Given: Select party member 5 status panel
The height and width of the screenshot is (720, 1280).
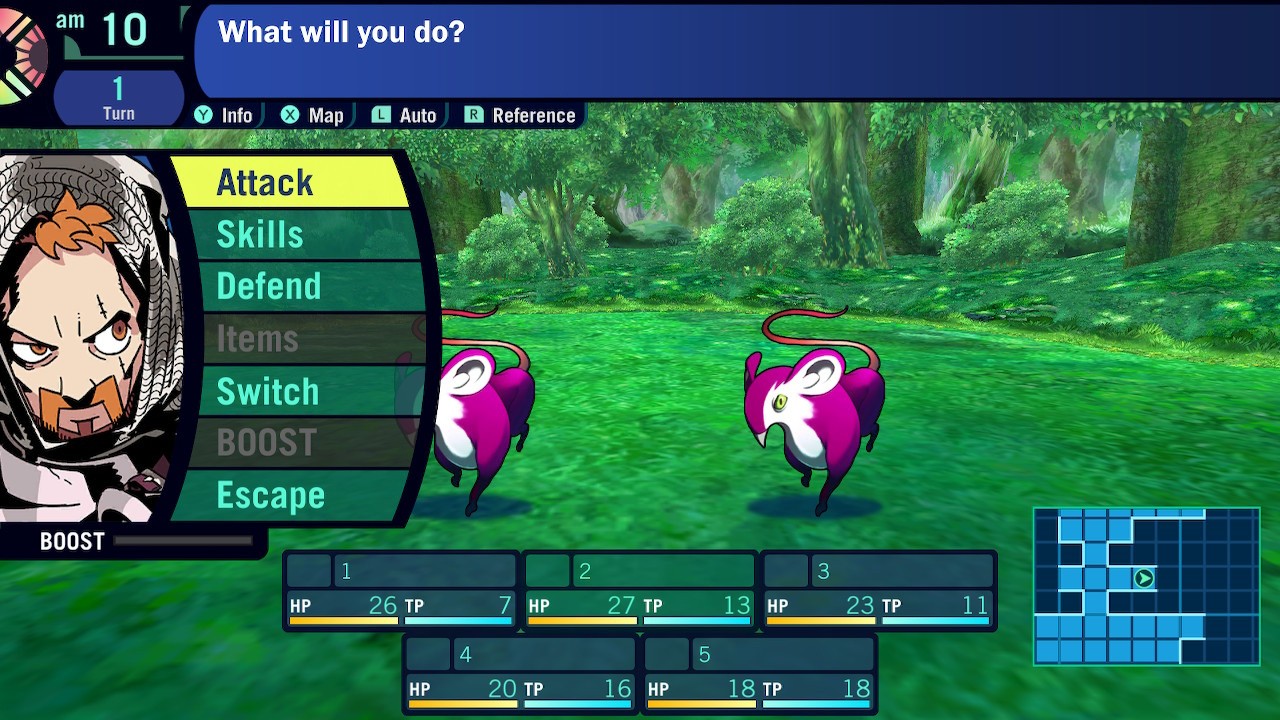Looking at the screenshot, I should coord(759,674).
